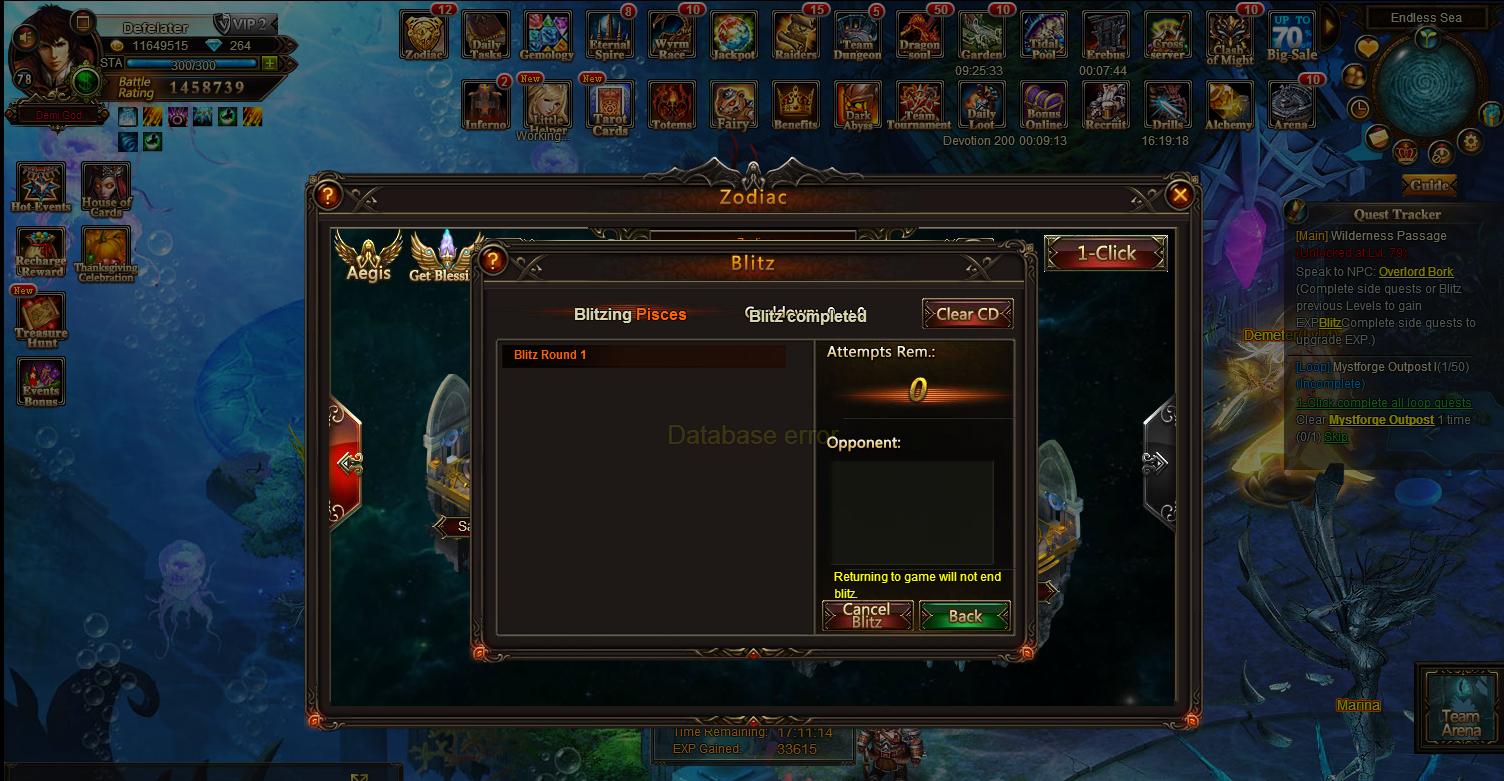
Task: Activate the 1-Click button
Action: (x=1105, y=254)
